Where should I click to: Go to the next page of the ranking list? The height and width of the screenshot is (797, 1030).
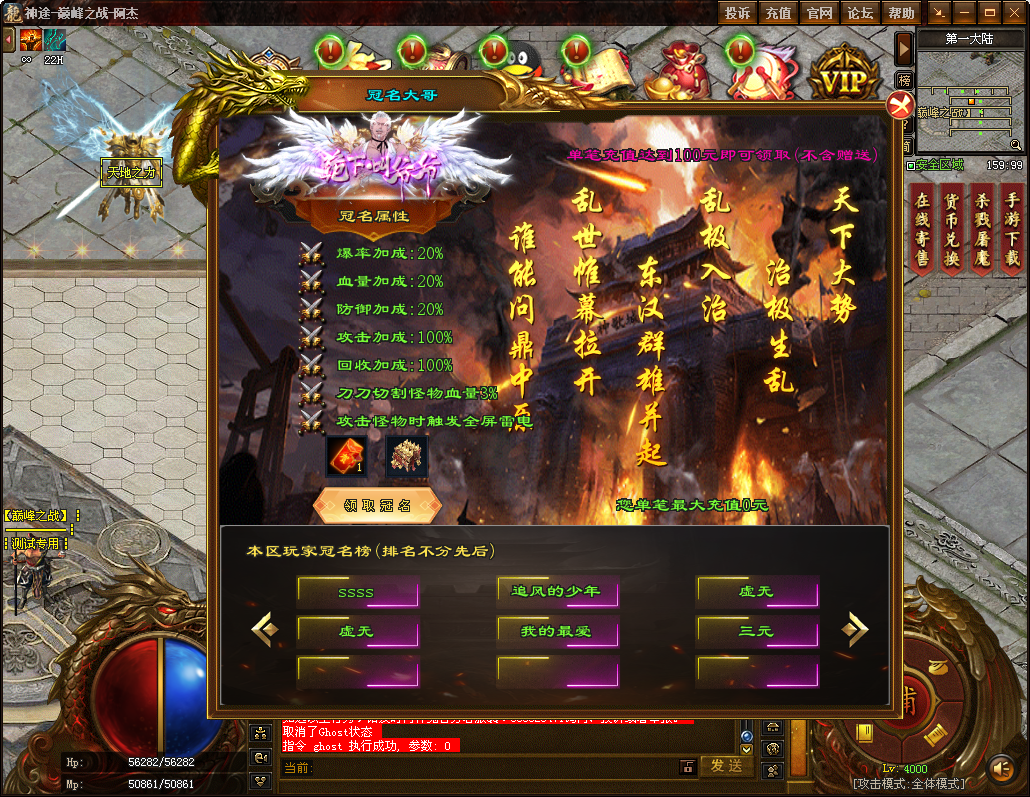point(854,629)
